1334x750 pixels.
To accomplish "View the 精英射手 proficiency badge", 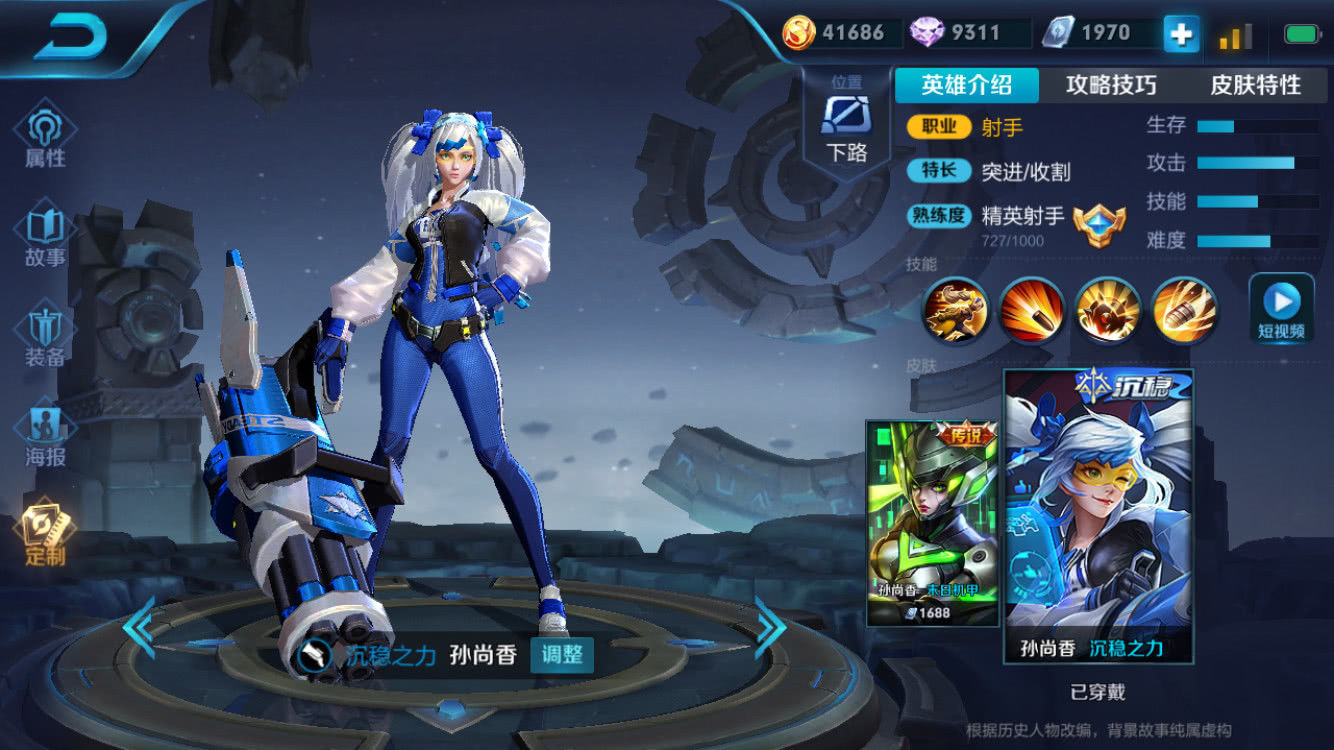I will tap(1099, 224).
